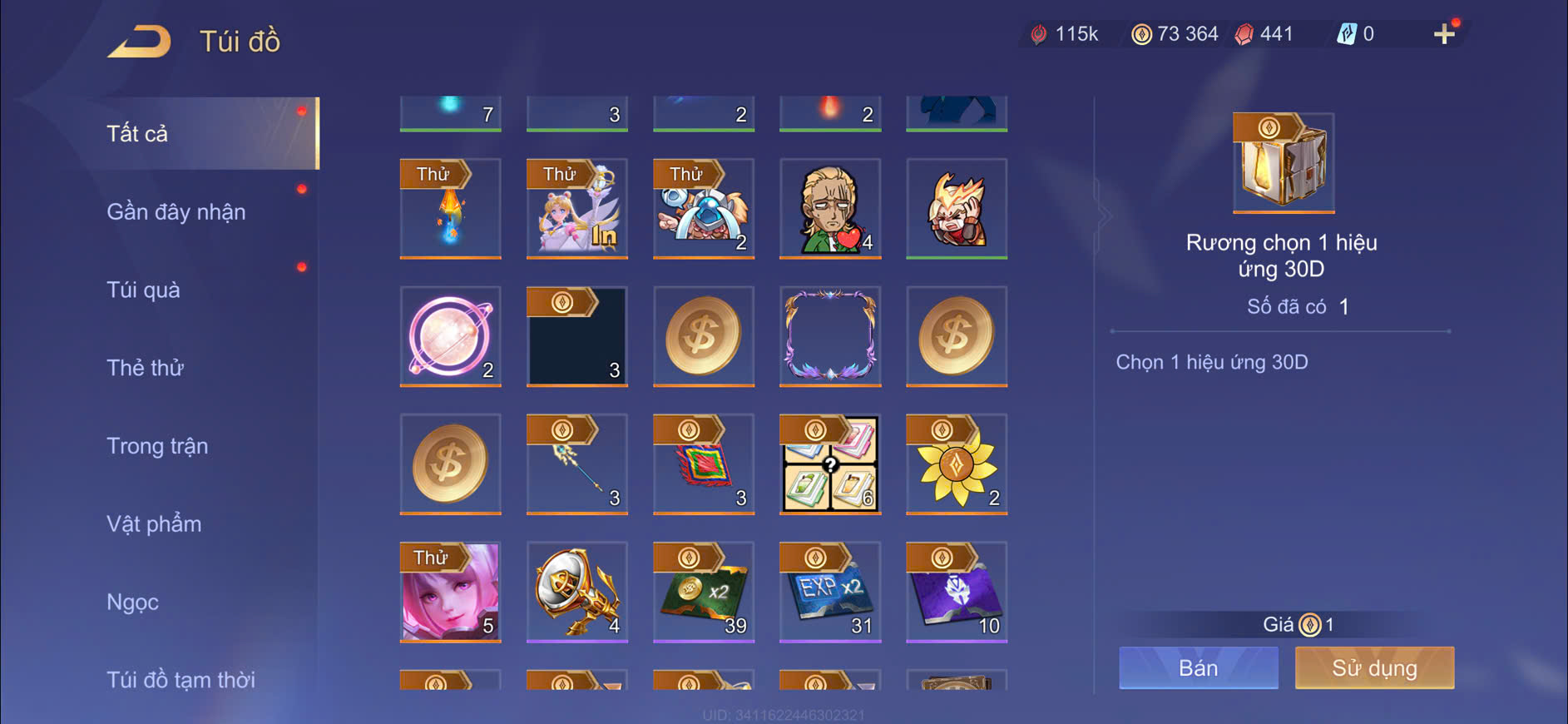Sell the item with Bán button
The height and width of the screenshot is (724, 1568).
[x=1198, y=668]
